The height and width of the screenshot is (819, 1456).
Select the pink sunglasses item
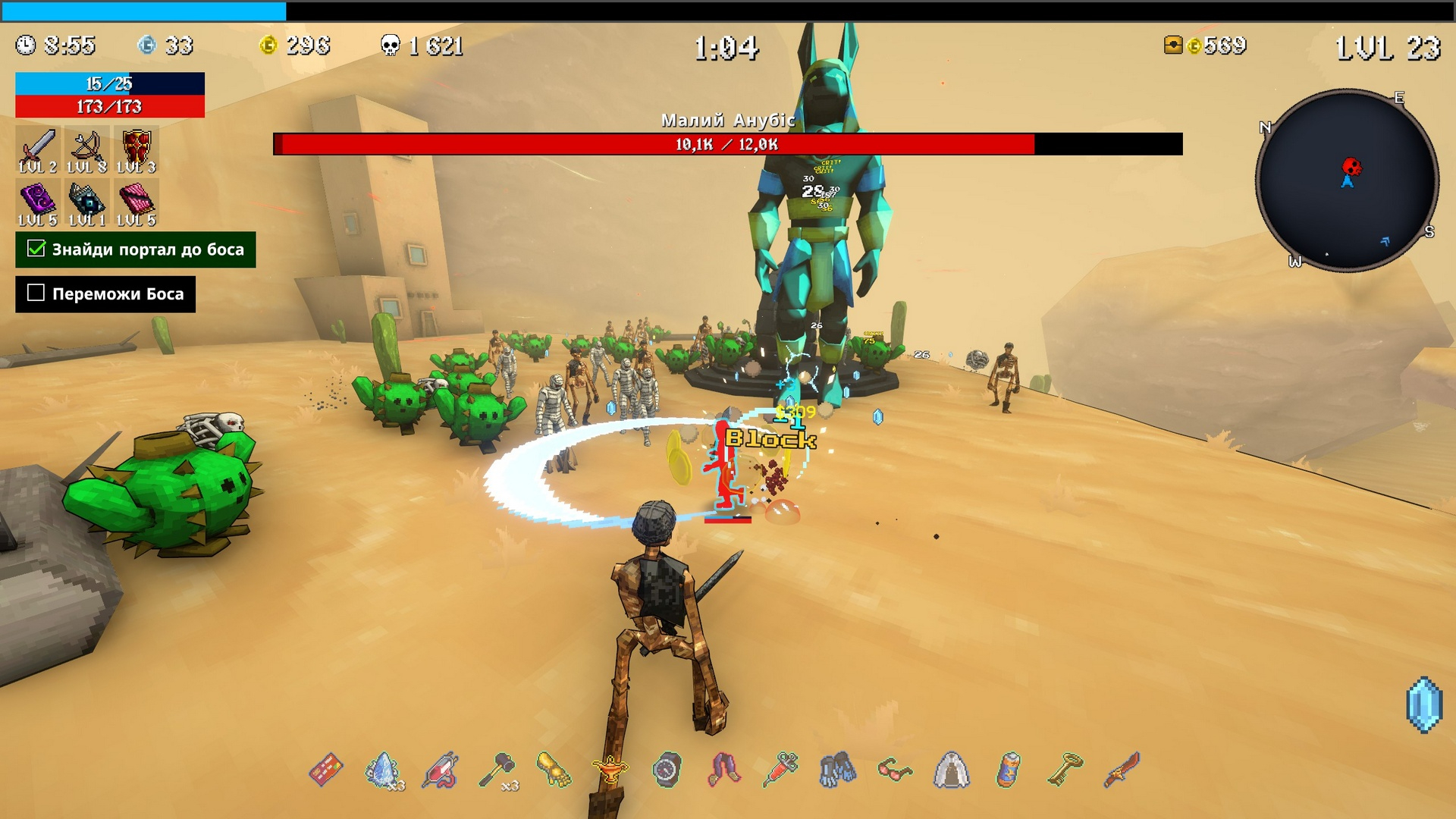(895, 770)
